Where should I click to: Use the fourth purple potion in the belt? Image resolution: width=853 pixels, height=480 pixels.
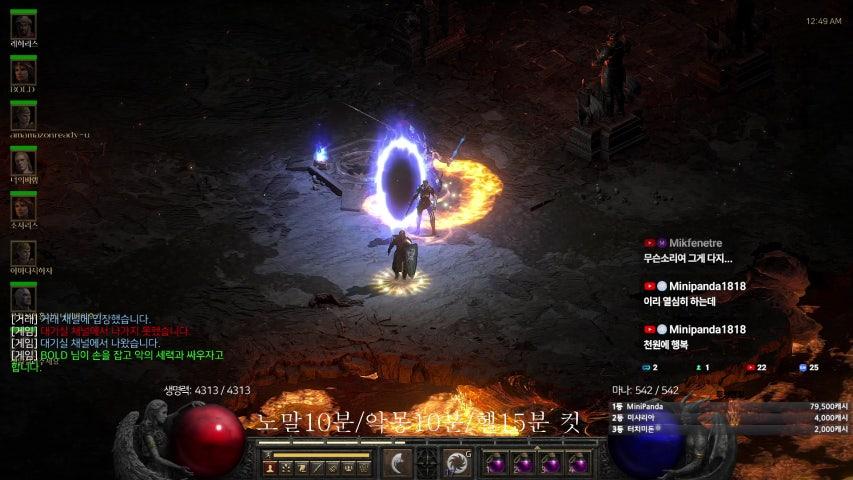point(577,464)
